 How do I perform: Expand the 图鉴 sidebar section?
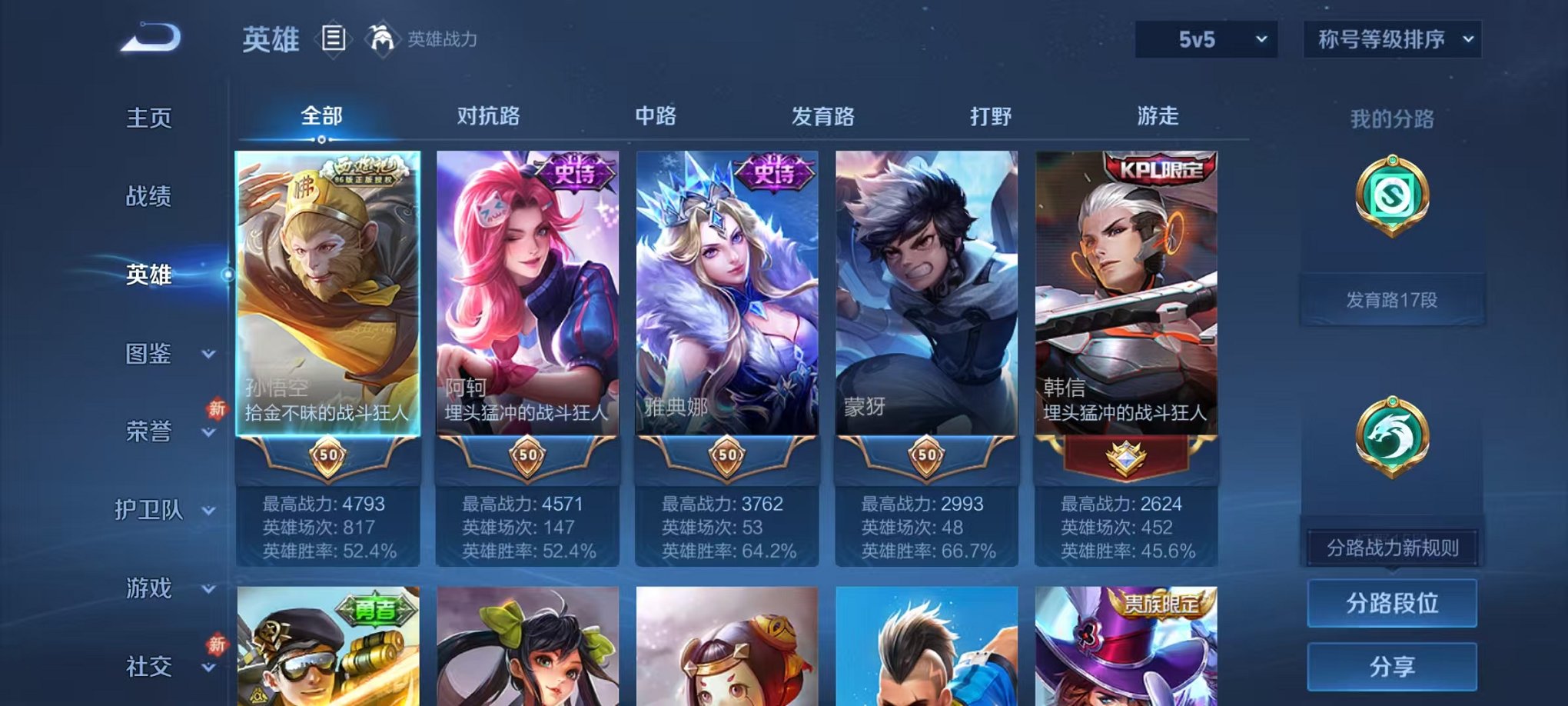click(151, 355)
